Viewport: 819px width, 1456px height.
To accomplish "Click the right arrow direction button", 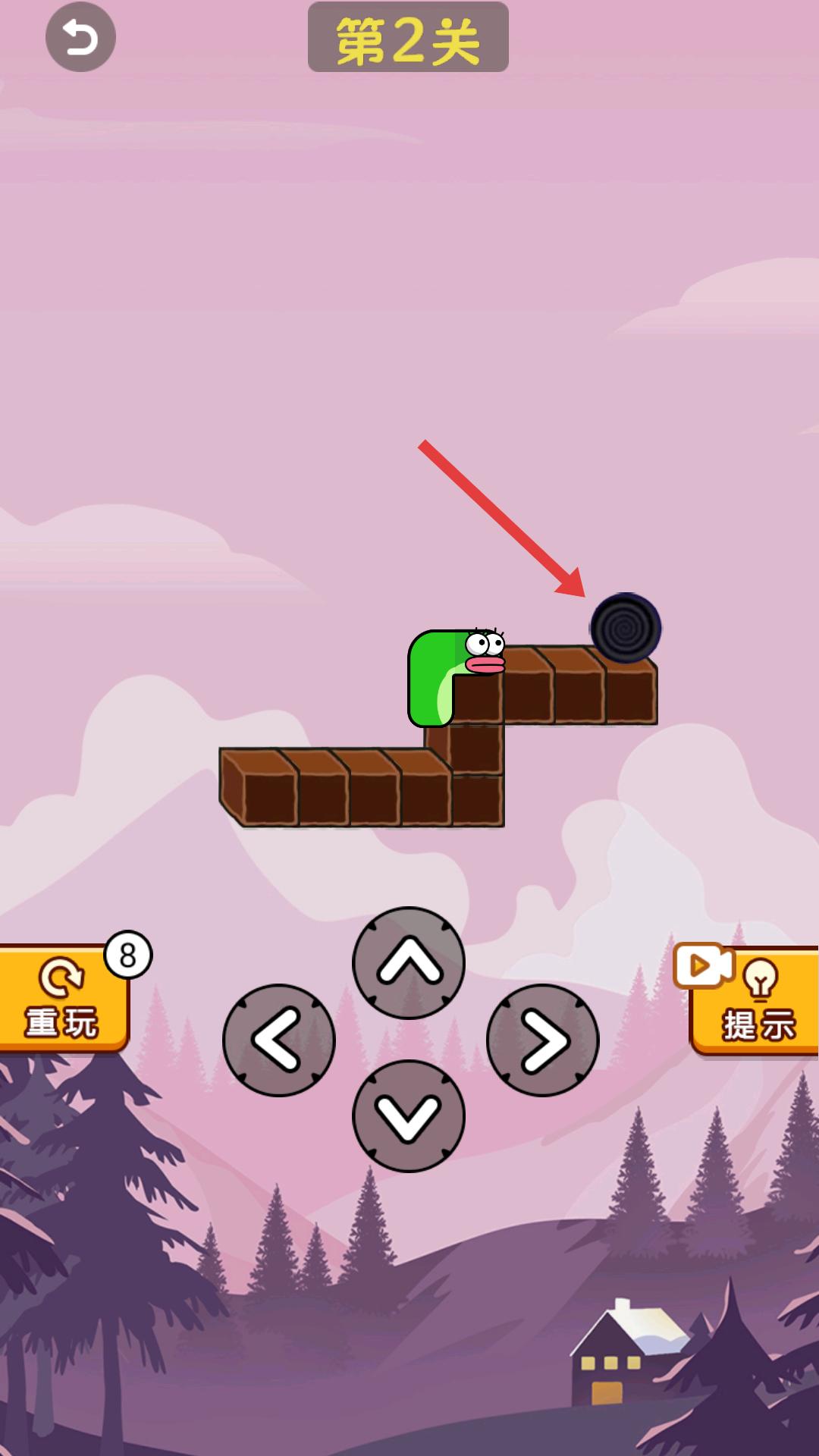I will tap(542, 1040).
